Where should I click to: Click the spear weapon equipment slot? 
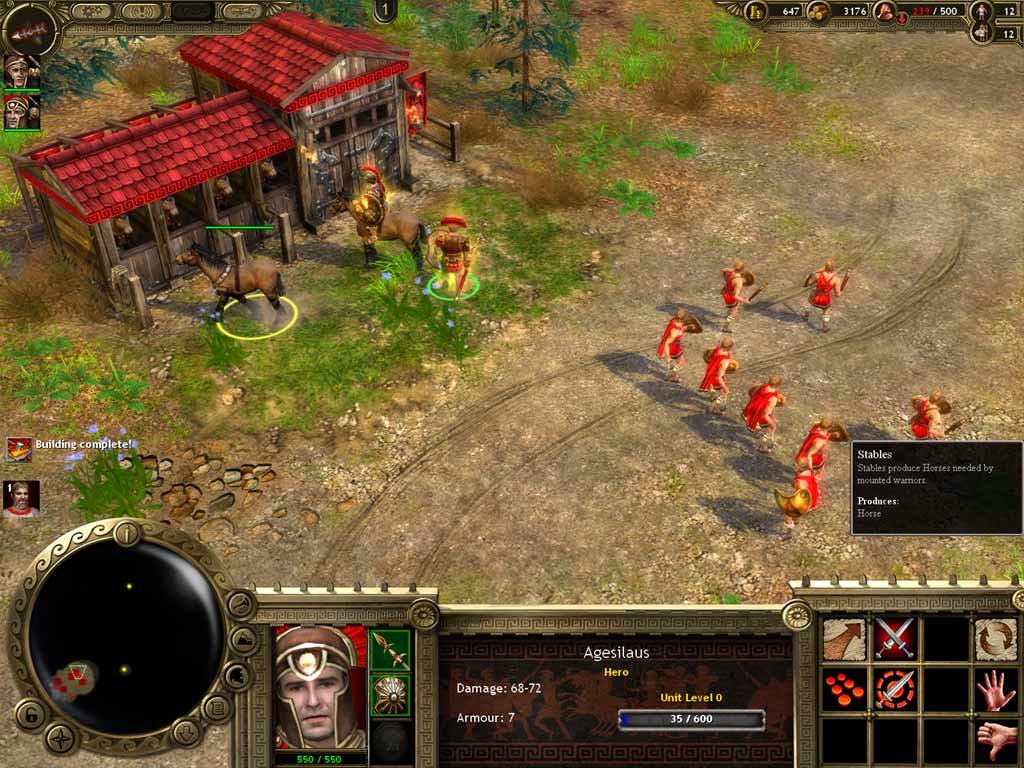tap(391, 650)
